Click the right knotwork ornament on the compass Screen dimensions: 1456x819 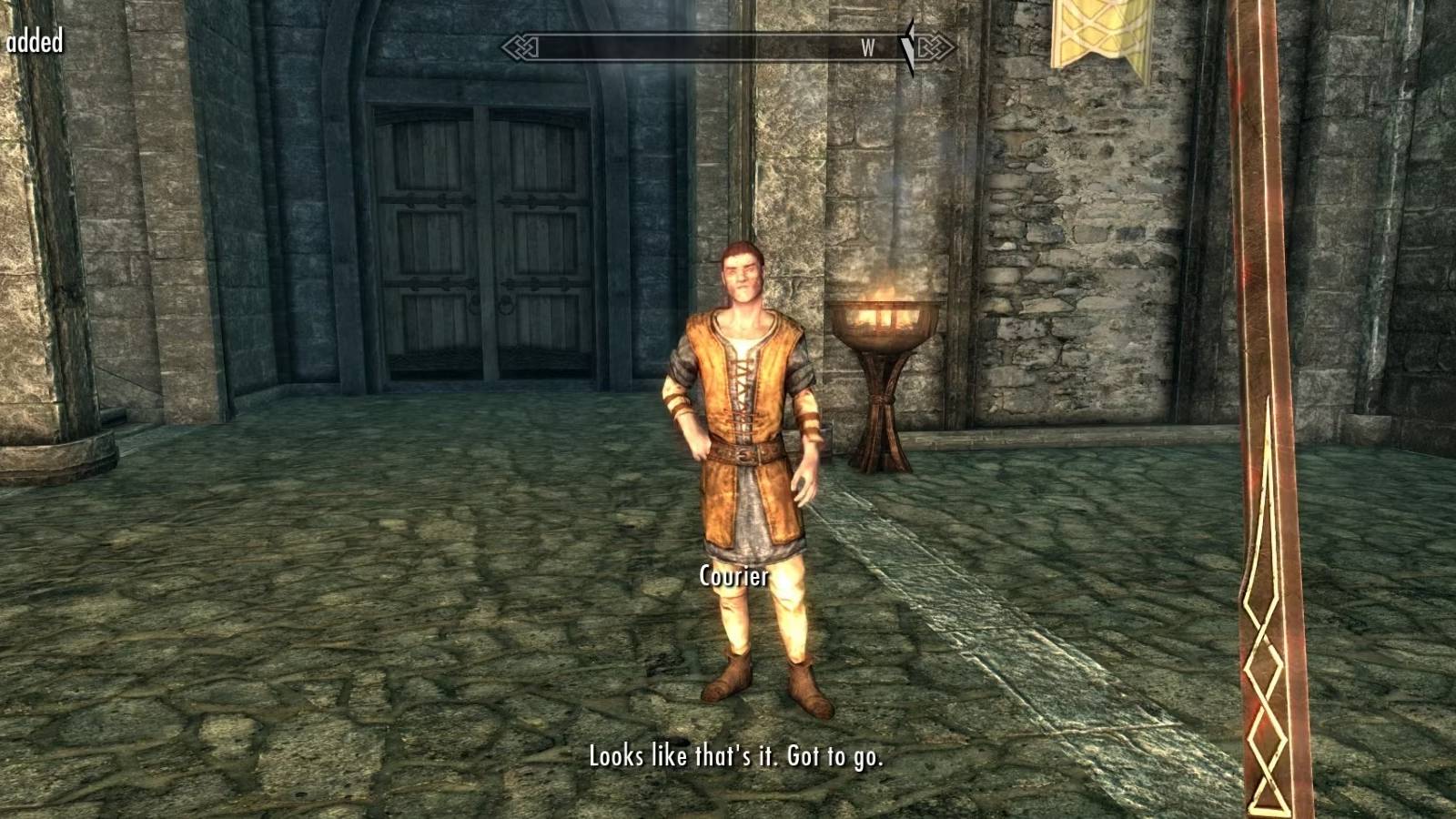coord(935,45)
